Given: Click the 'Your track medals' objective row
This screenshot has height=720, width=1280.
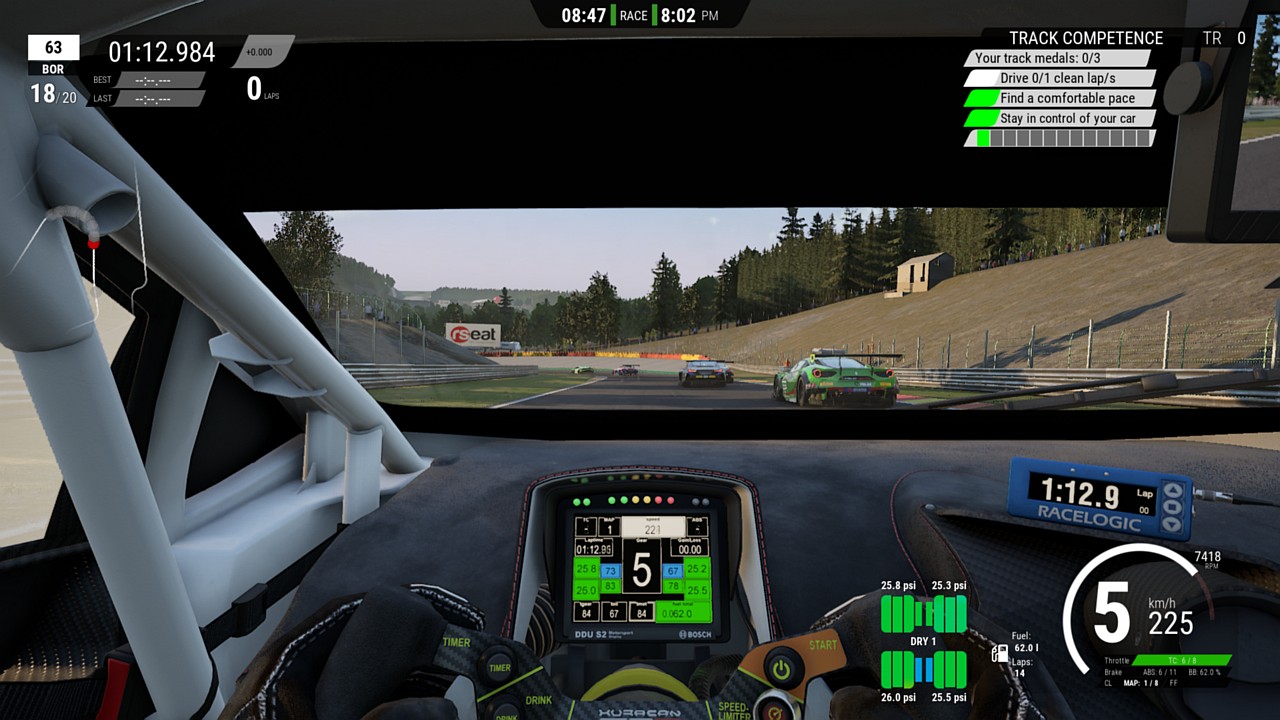Looking at the screenshot, I should [x=1058, y=58].
